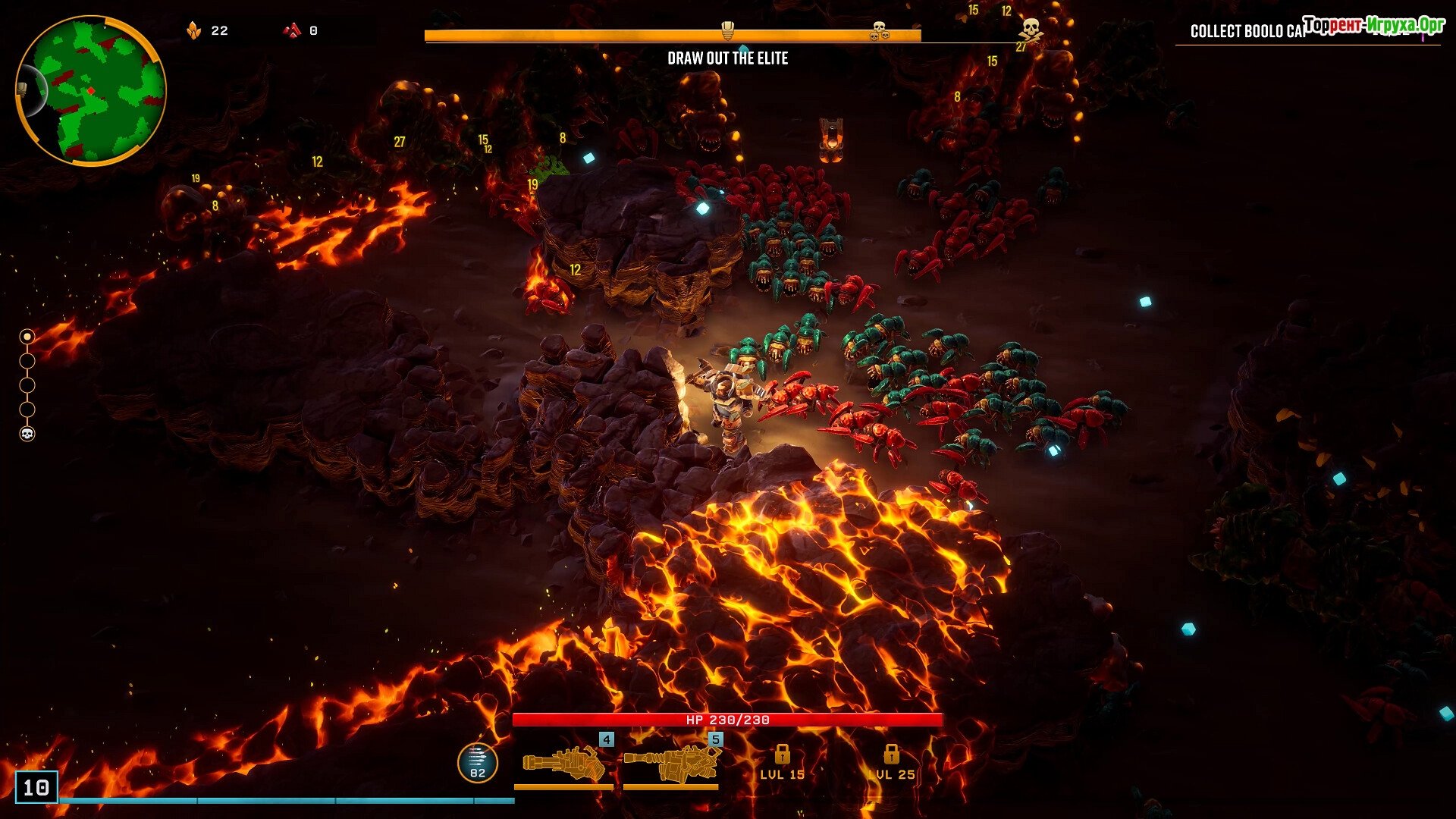Screen dimensions: 1456x819
Task: Click the red crystal resource icon
Action: 292,30
